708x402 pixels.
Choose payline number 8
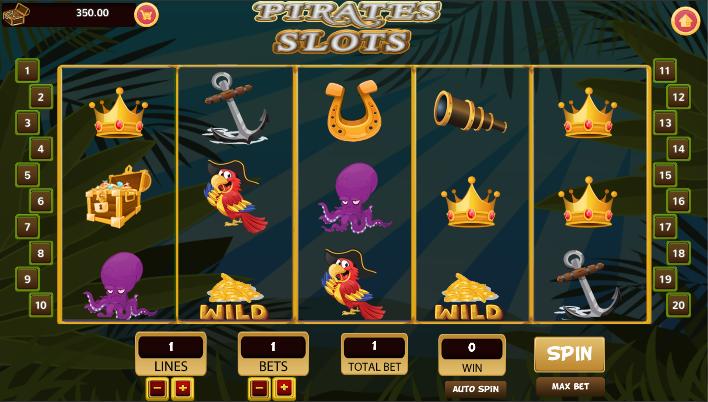point(41,253)
